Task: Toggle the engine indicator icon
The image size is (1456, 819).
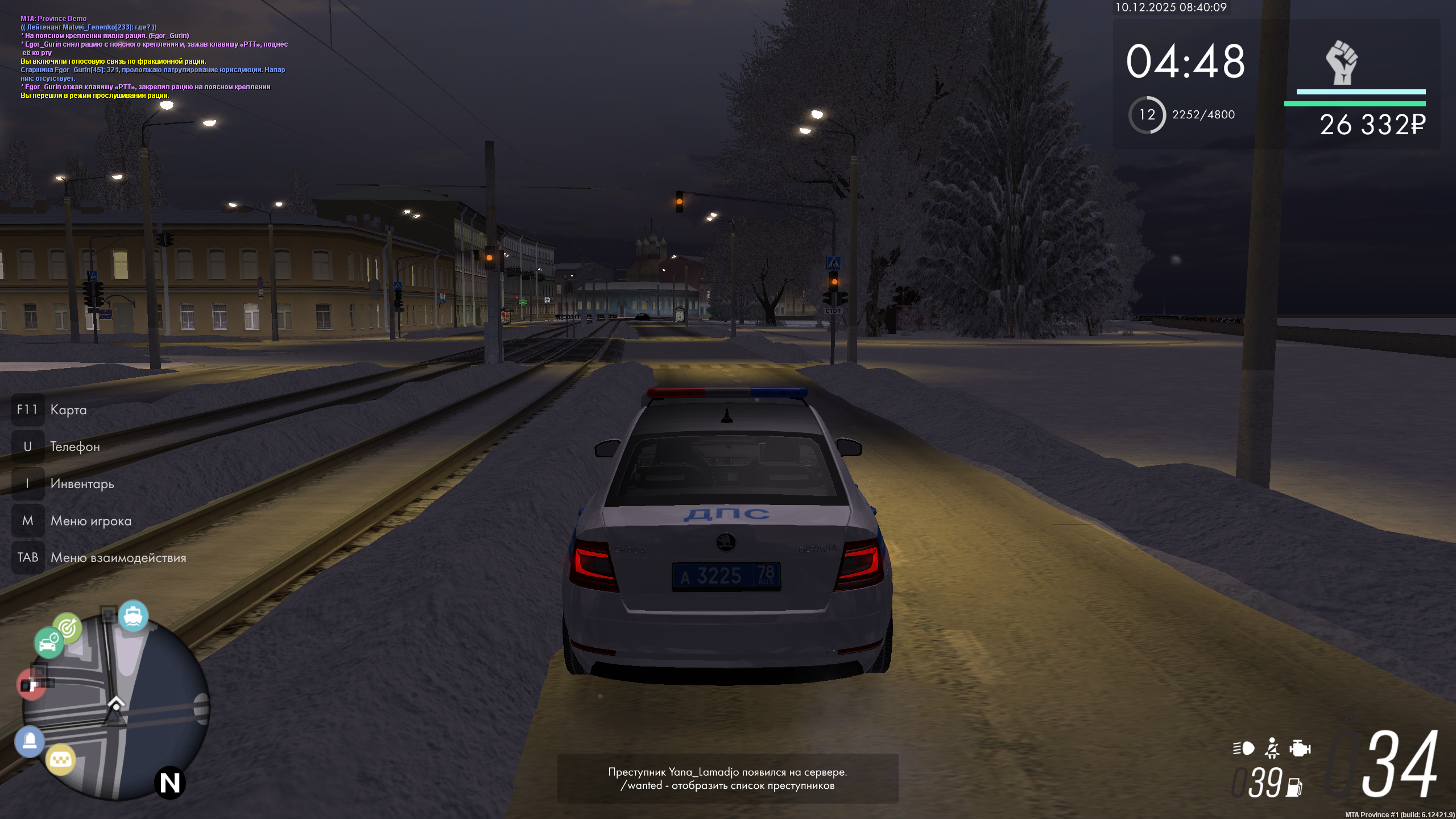Action: [x=1300, y=748]
